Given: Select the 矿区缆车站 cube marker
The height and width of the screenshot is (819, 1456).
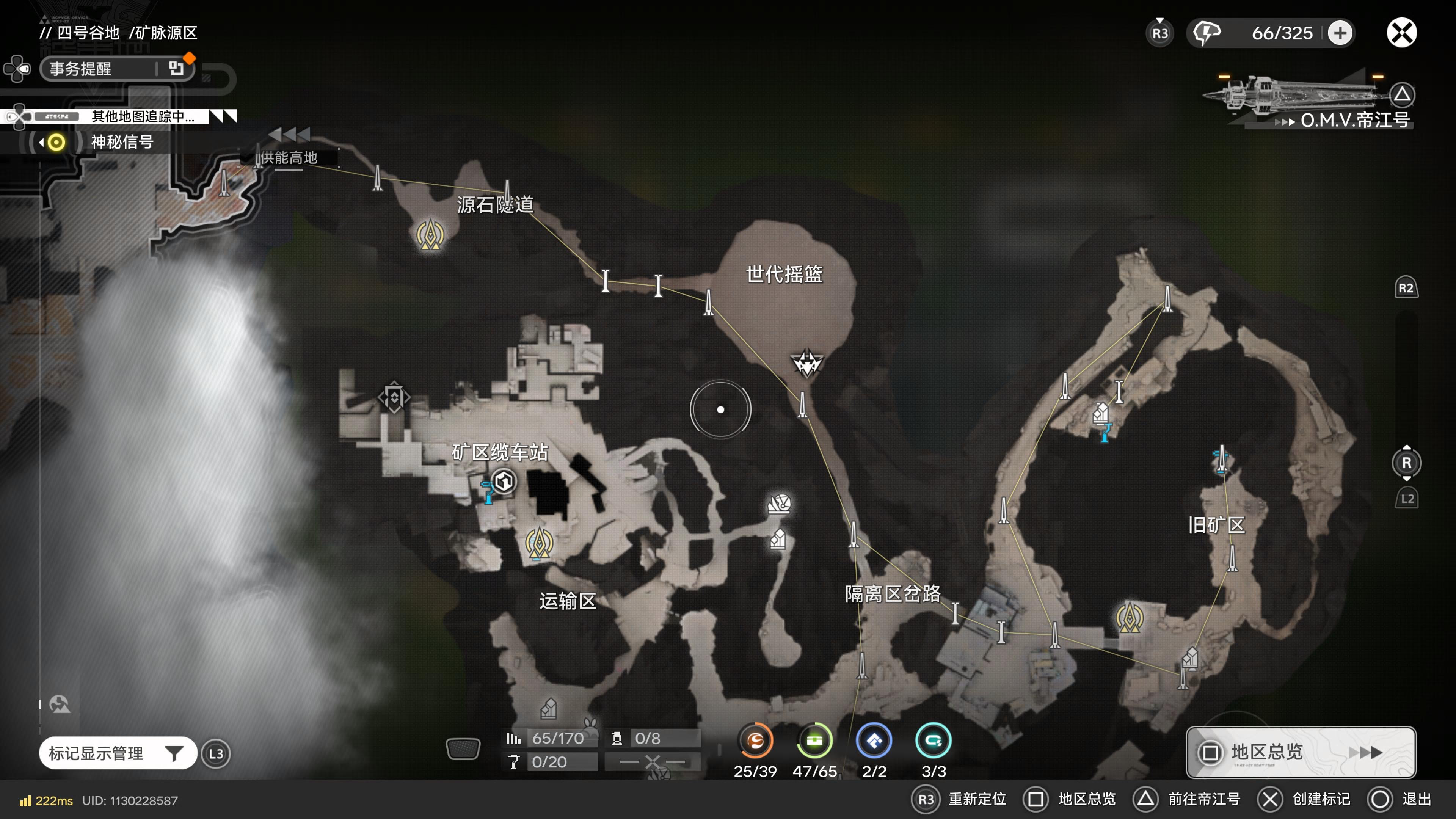Looking at the screenshot, I should 504,482.
